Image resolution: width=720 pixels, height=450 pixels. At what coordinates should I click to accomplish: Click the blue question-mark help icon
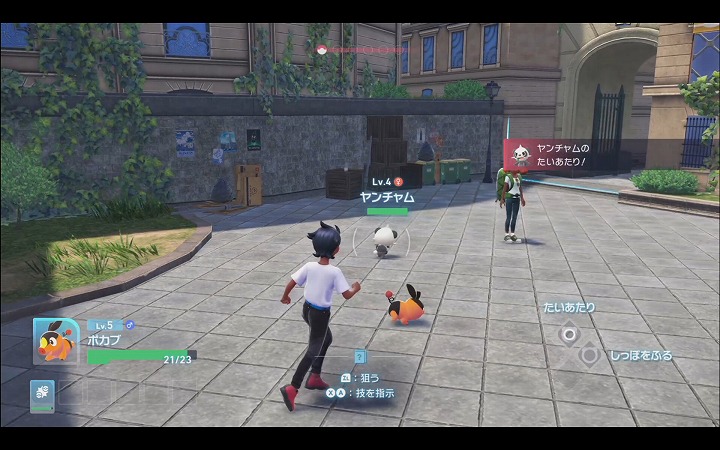click(x=360, y=356)
